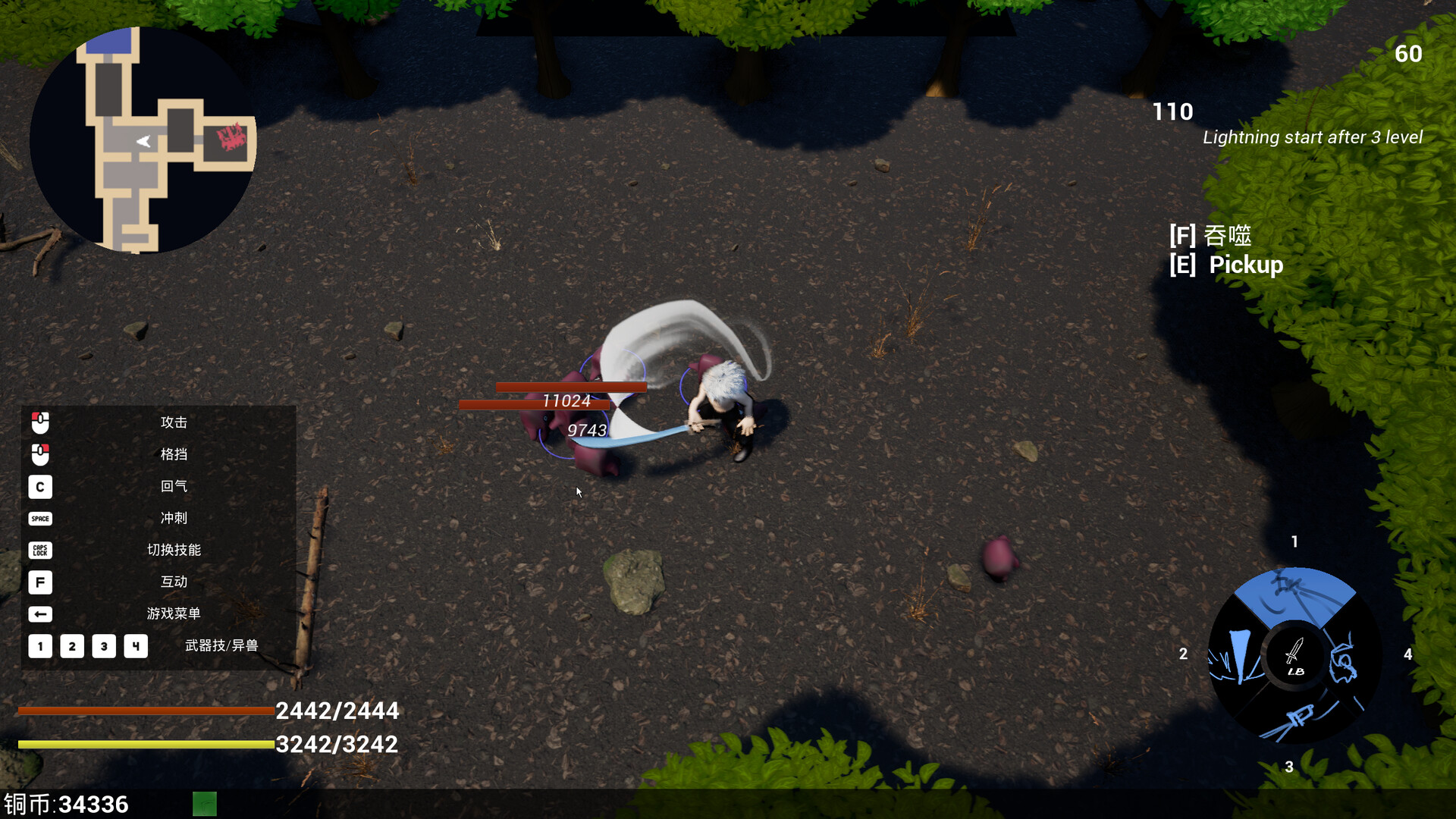Viewport: 1456px width, 819px height.
Task: Select hotkey icon 1 in weapon skill row
Action: pyautogui.click(x=40, y=646)
